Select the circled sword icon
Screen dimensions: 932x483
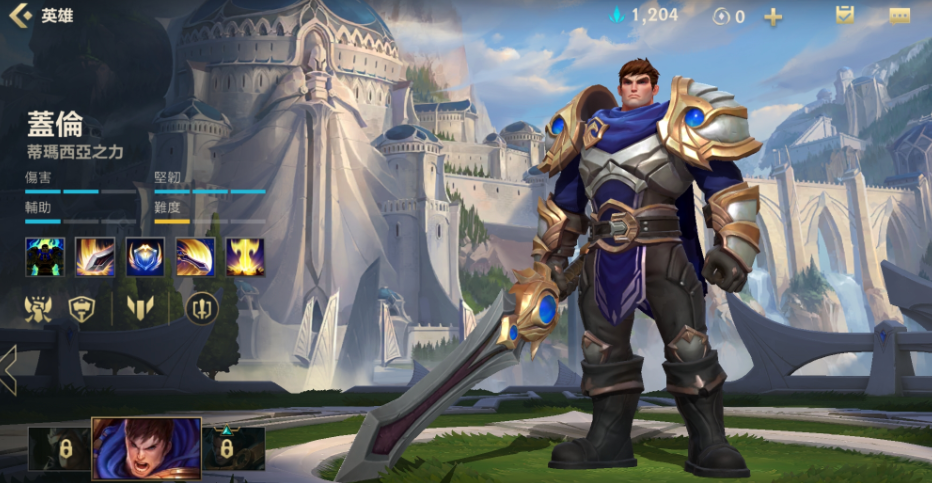click(203, 310)
